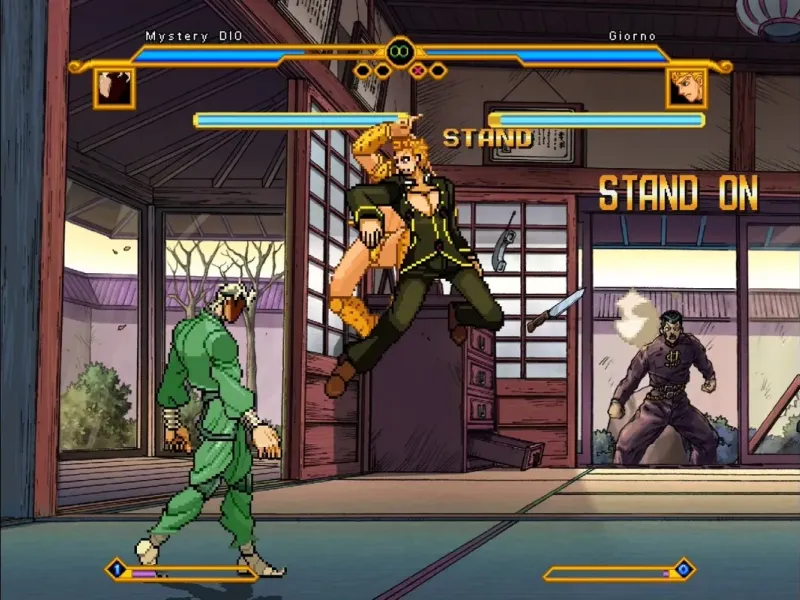The width and height of the screenshot is (800, 600).
Task: Click the Mystery DIO character portrait
Action: pyautogui.click(x=114, y=88)
